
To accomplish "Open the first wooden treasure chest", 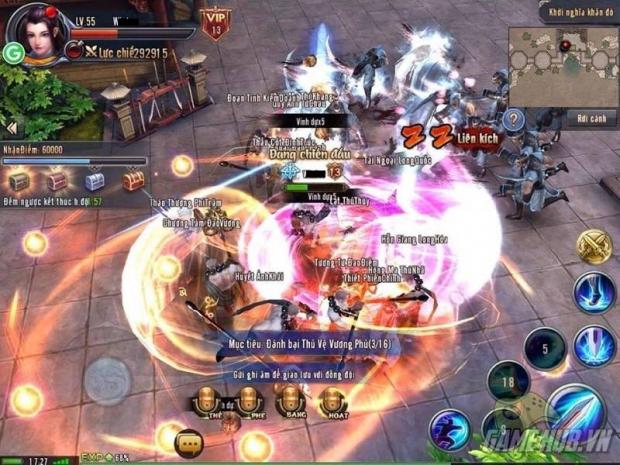I will tap(19, 181).
